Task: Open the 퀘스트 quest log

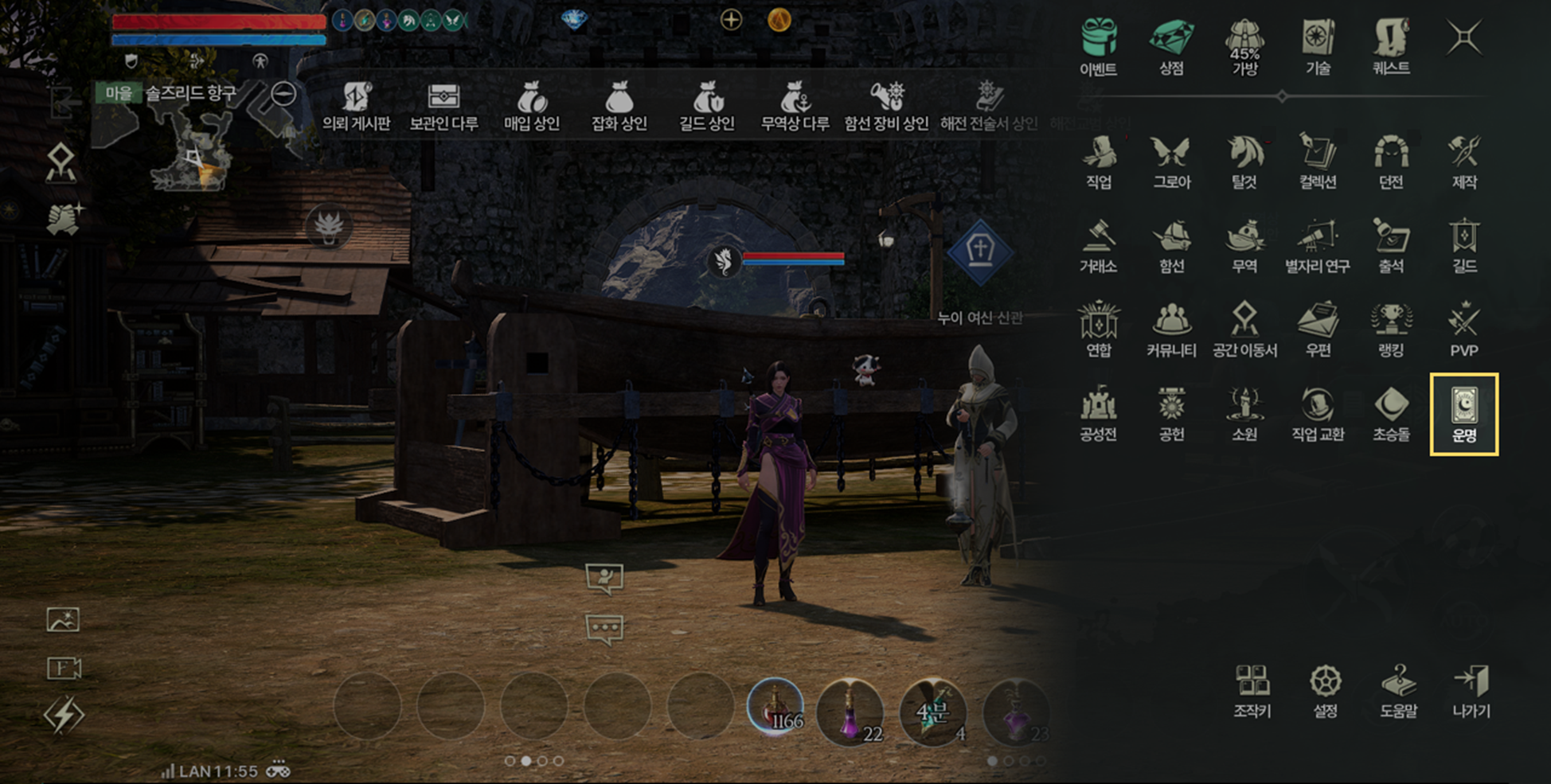Action: [x=1391, y=47]
